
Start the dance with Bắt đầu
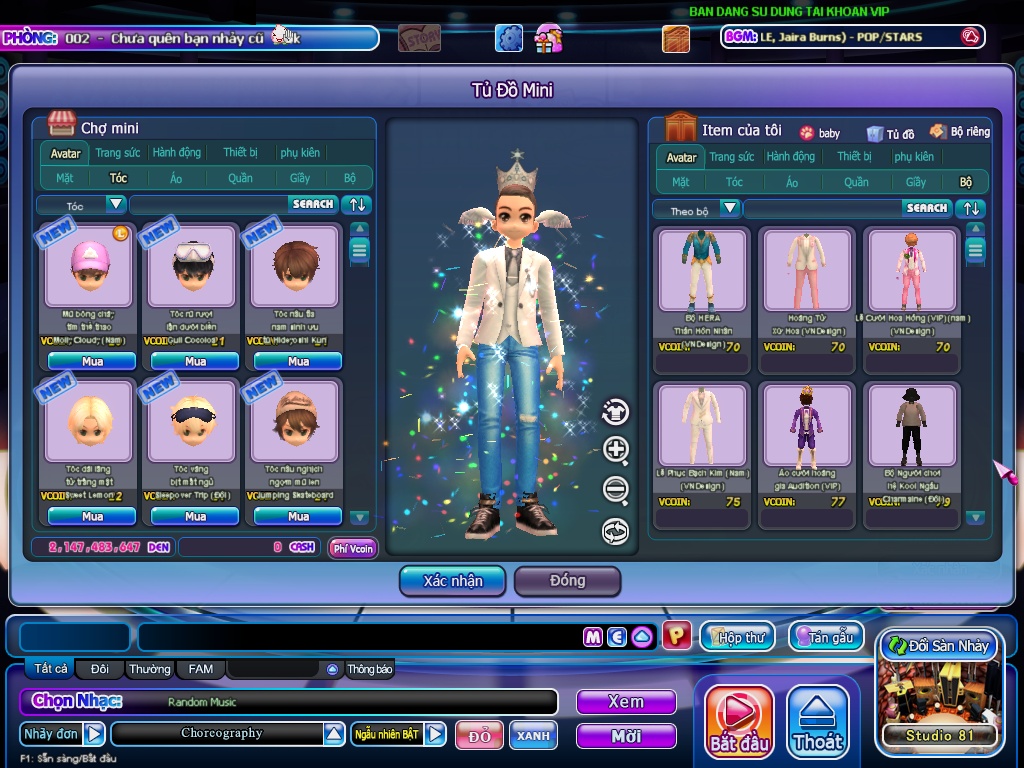[740, 722]
